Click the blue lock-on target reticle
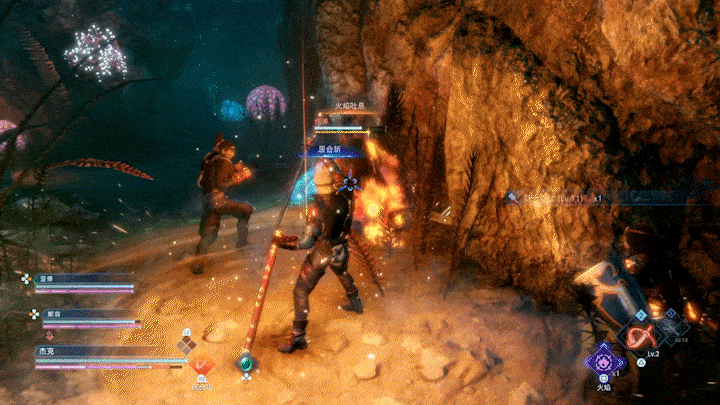 click(x=349, y=183)
